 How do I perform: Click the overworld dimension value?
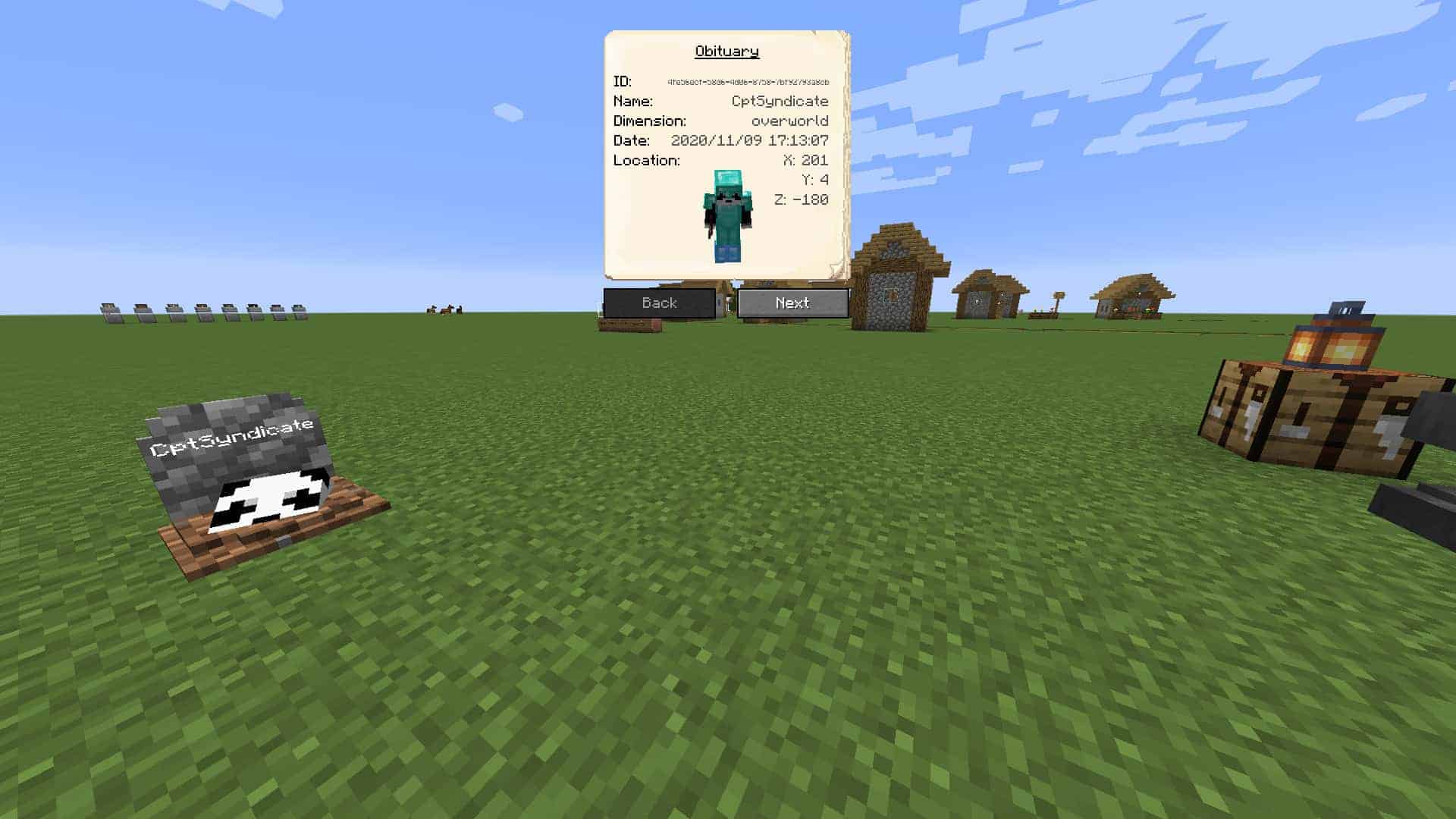(x=789, y=120)
